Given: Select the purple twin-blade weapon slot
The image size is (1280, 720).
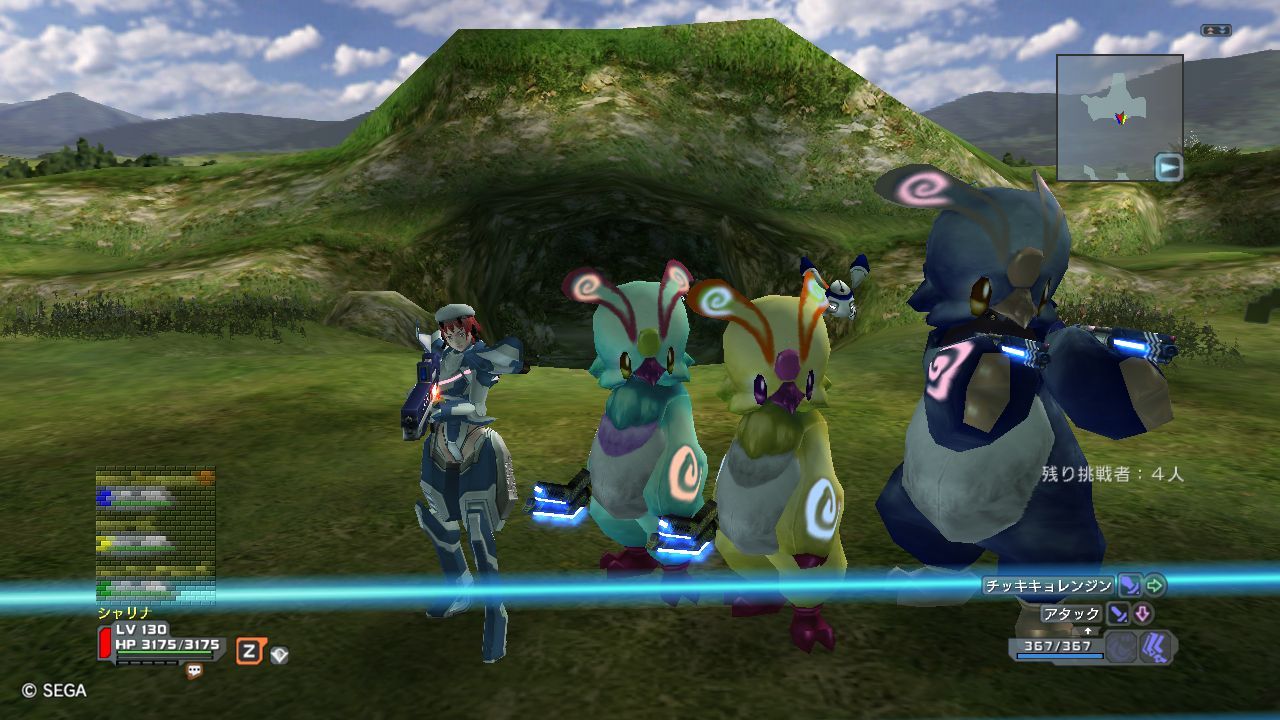Looking at the screenshot, I should pos(1155,647).
